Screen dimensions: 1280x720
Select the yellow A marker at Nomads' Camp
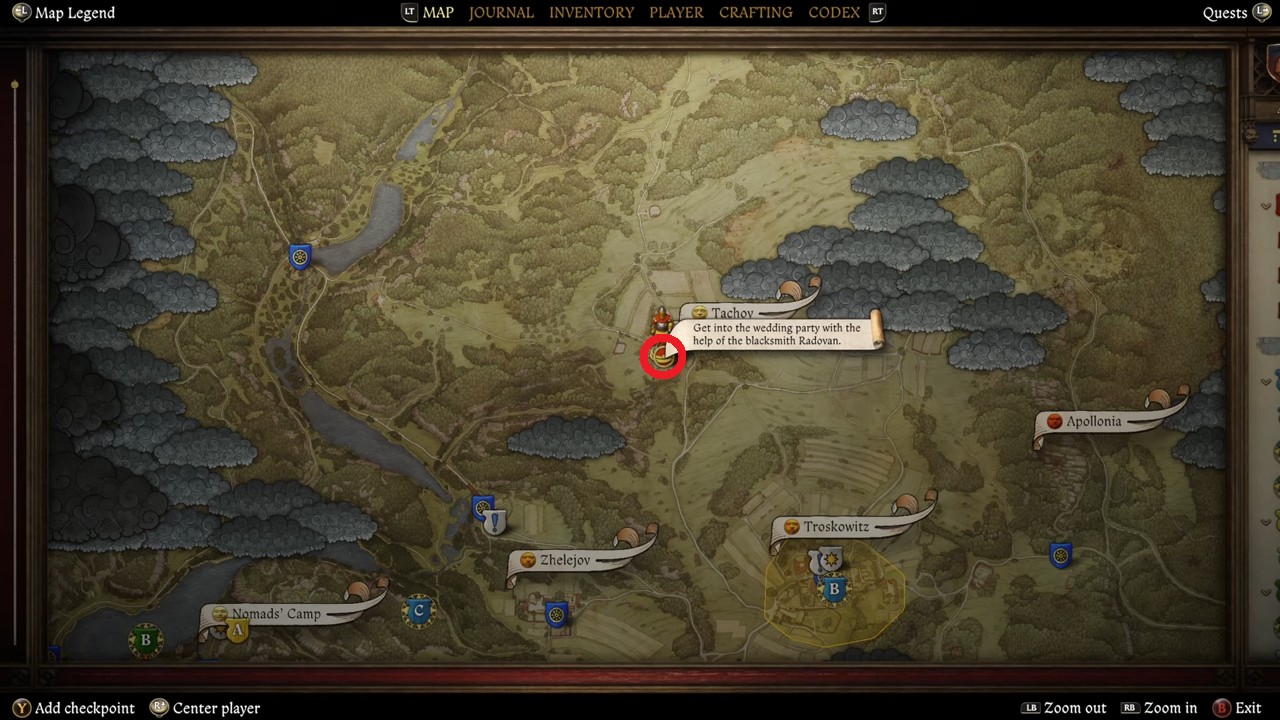click(237, 631)
